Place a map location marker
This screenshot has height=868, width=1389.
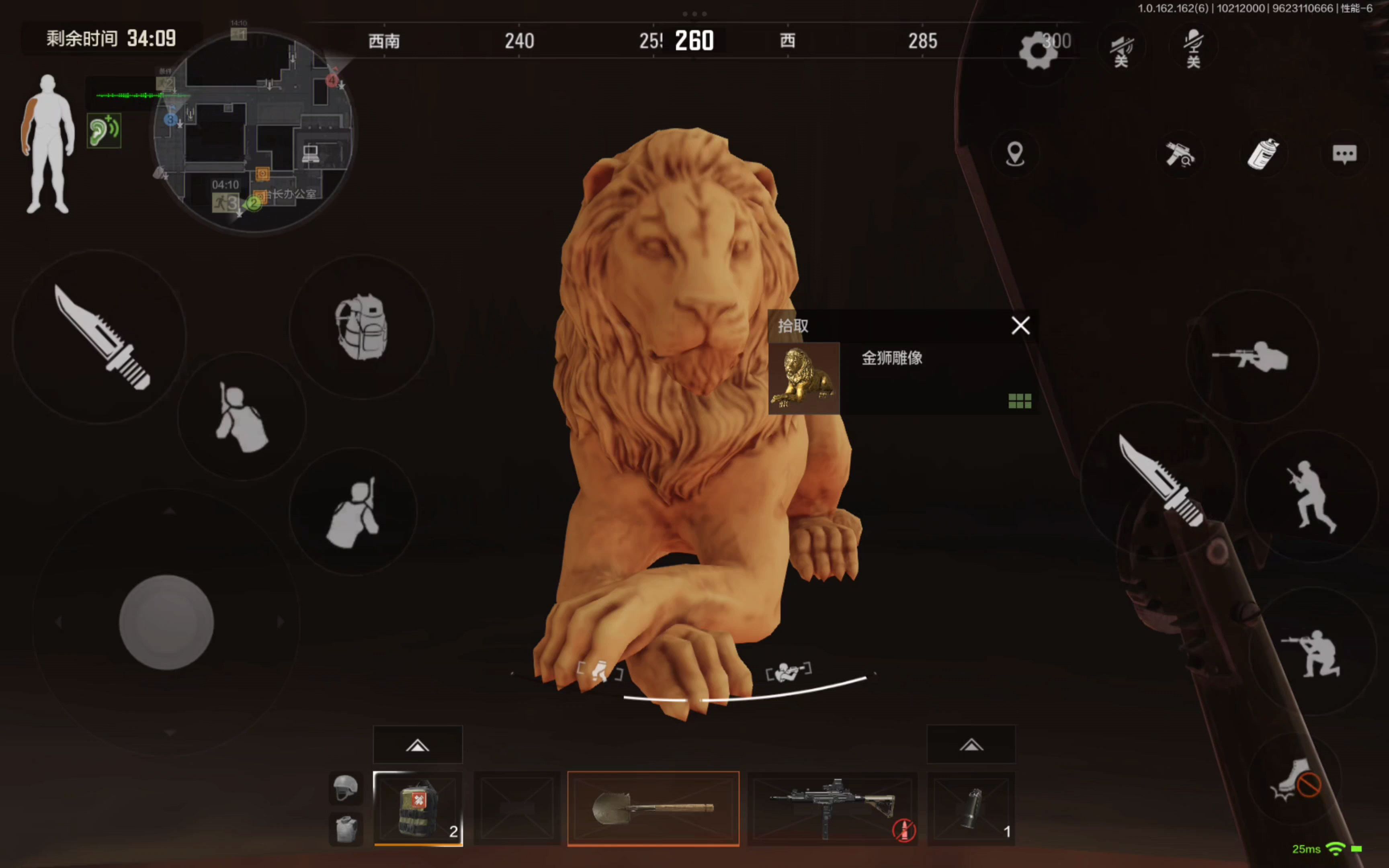pyautogui.click(x=1015, y=154)
